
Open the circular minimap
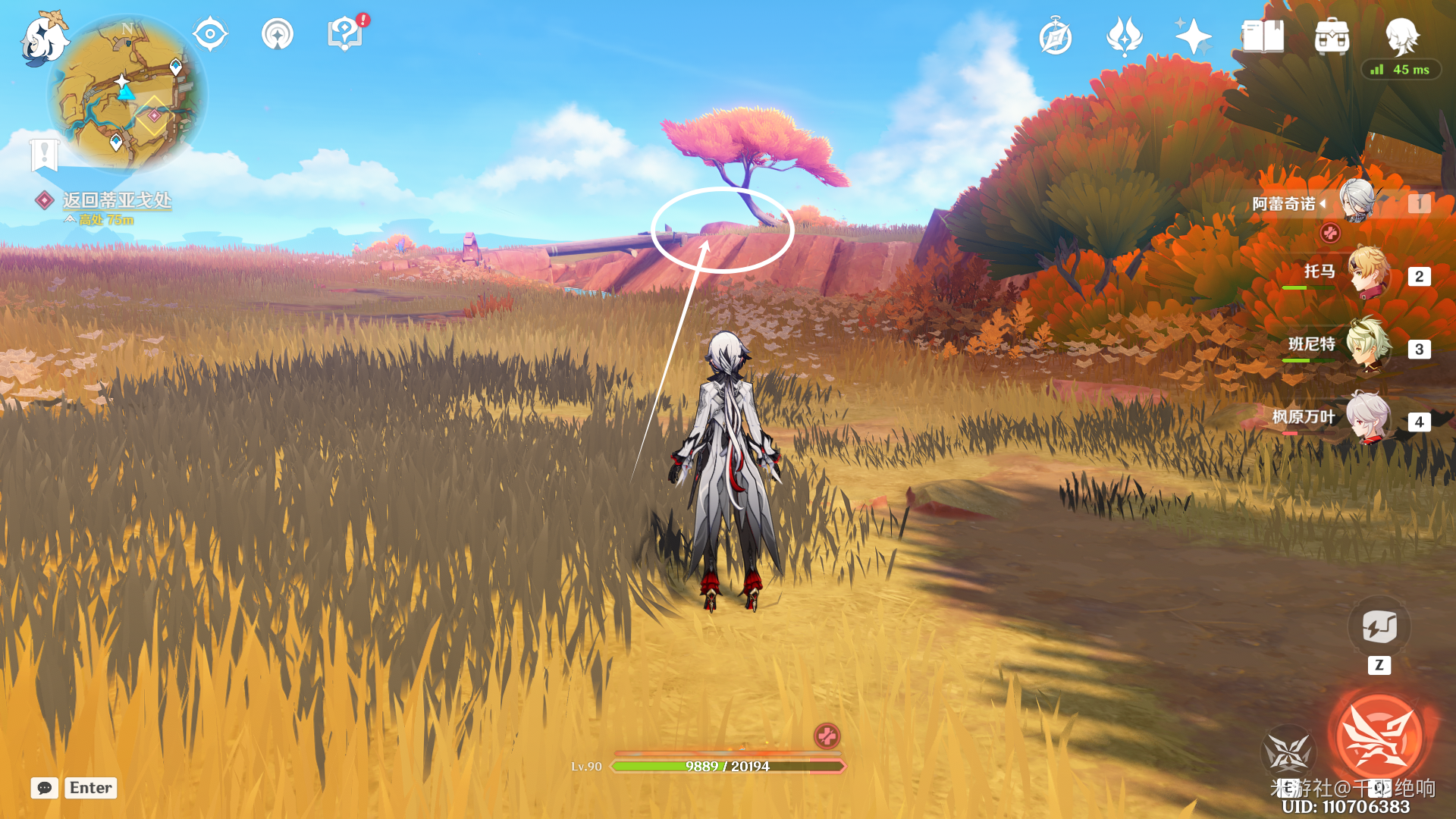[x=127, y=94]
